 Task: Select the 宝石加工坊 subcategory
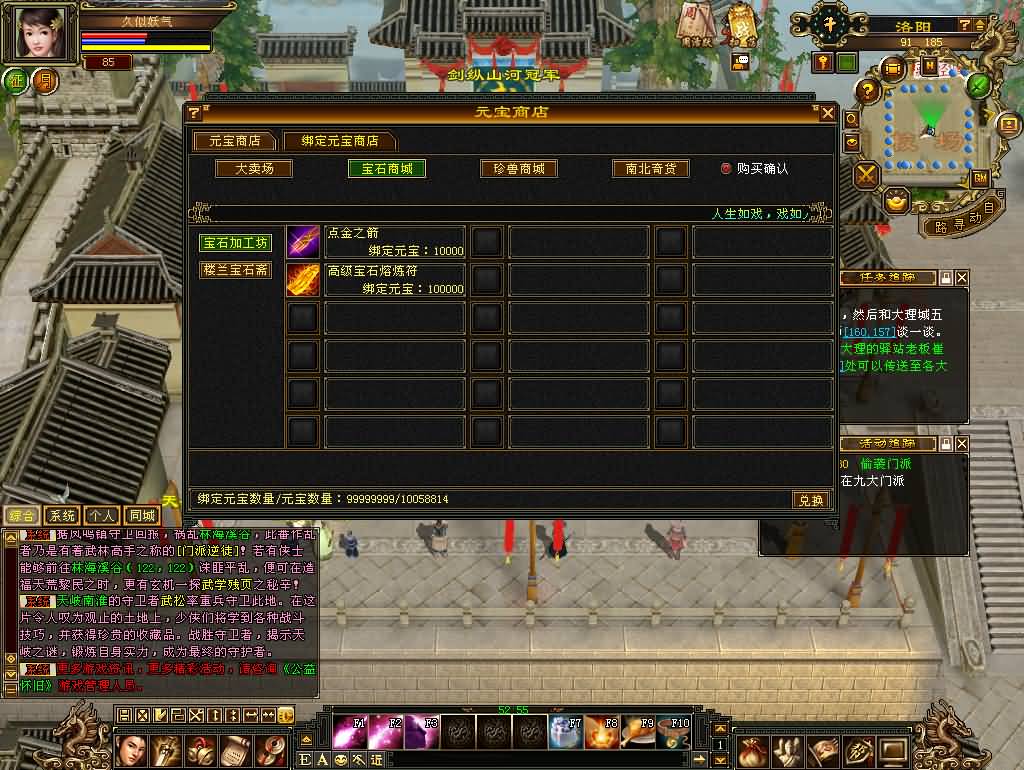(x=235, y=243)
